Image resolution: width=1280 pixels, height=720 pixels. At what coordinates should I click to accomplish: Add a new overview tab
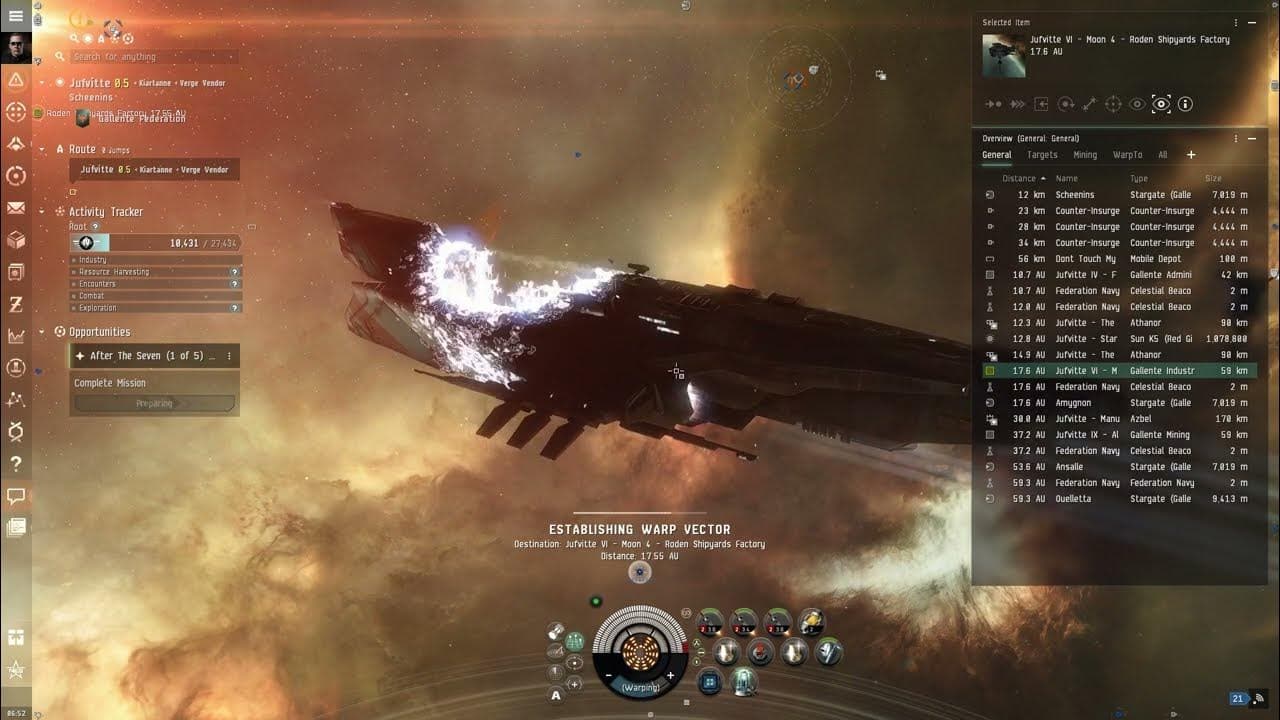(x=1191, y=155)
